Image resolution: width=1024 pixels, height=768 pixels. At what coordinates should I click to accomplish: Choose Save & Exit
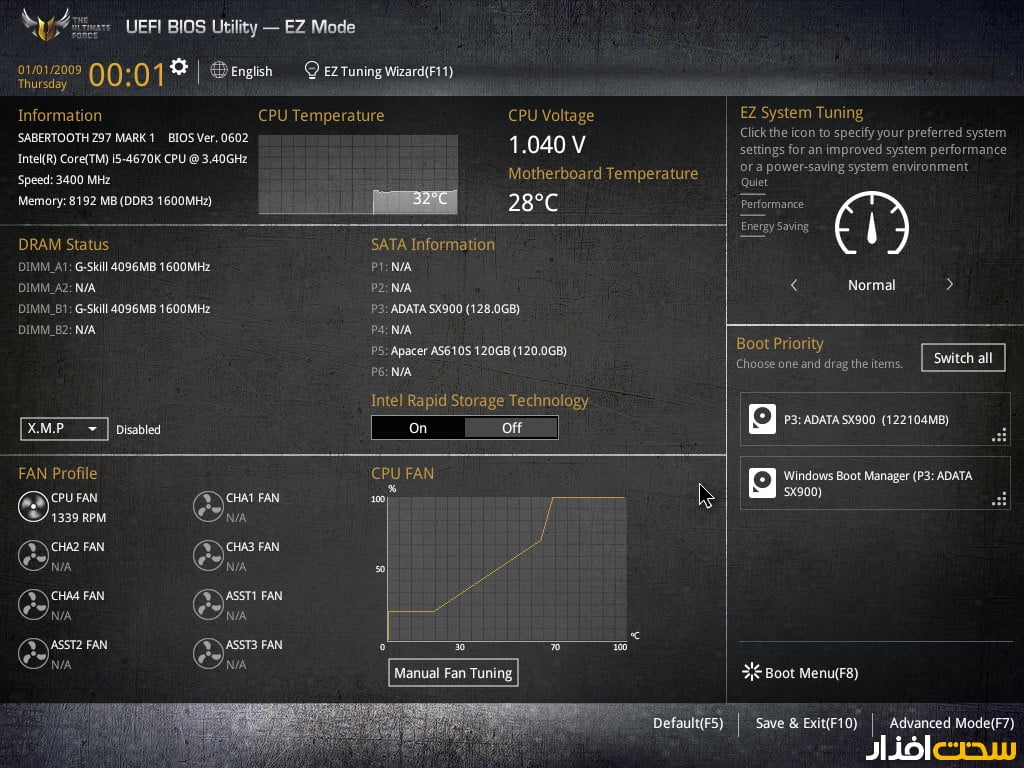coord(806,723)
